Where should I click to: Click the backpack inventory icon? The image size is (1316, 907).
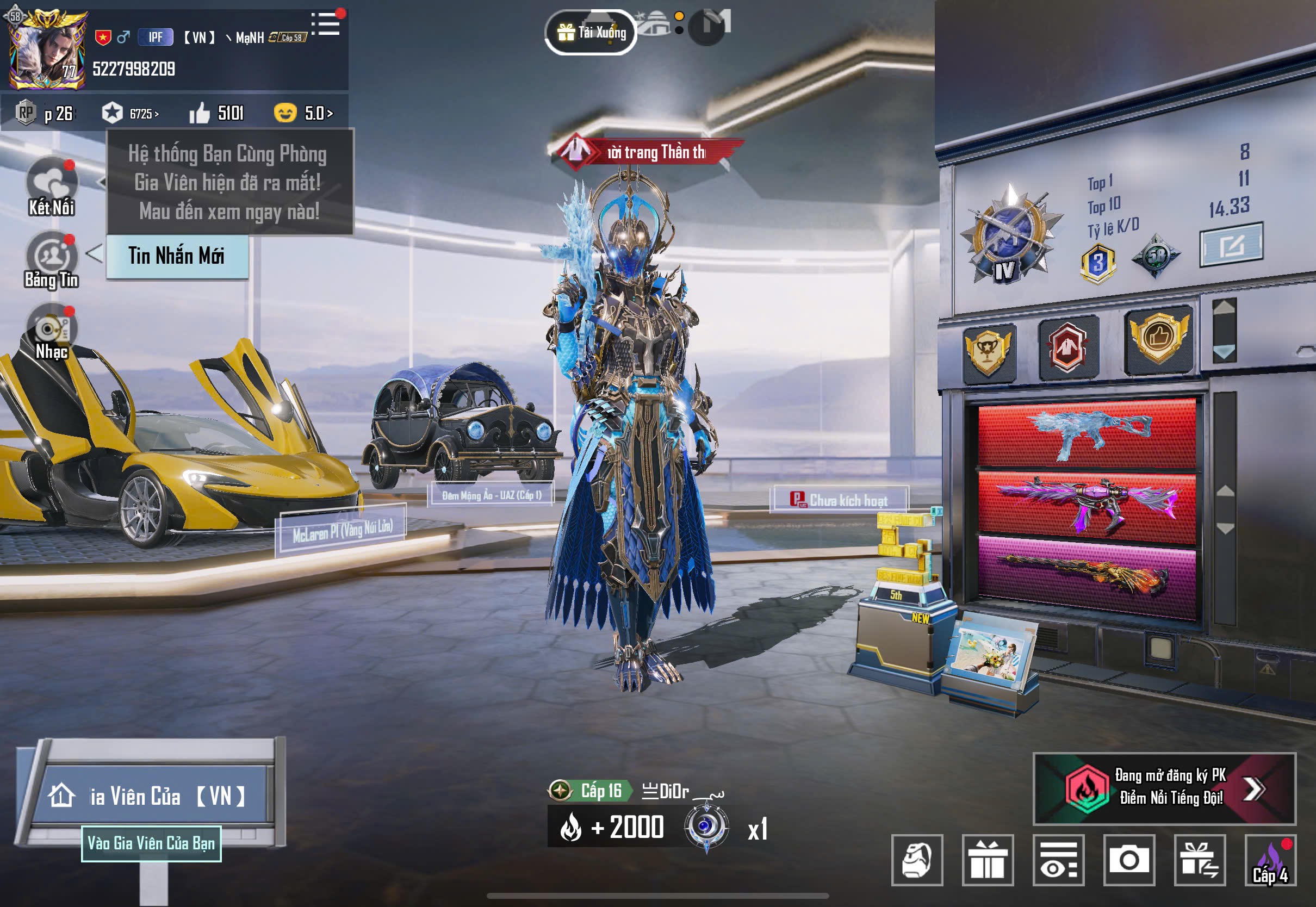click(x=917, y=860)
